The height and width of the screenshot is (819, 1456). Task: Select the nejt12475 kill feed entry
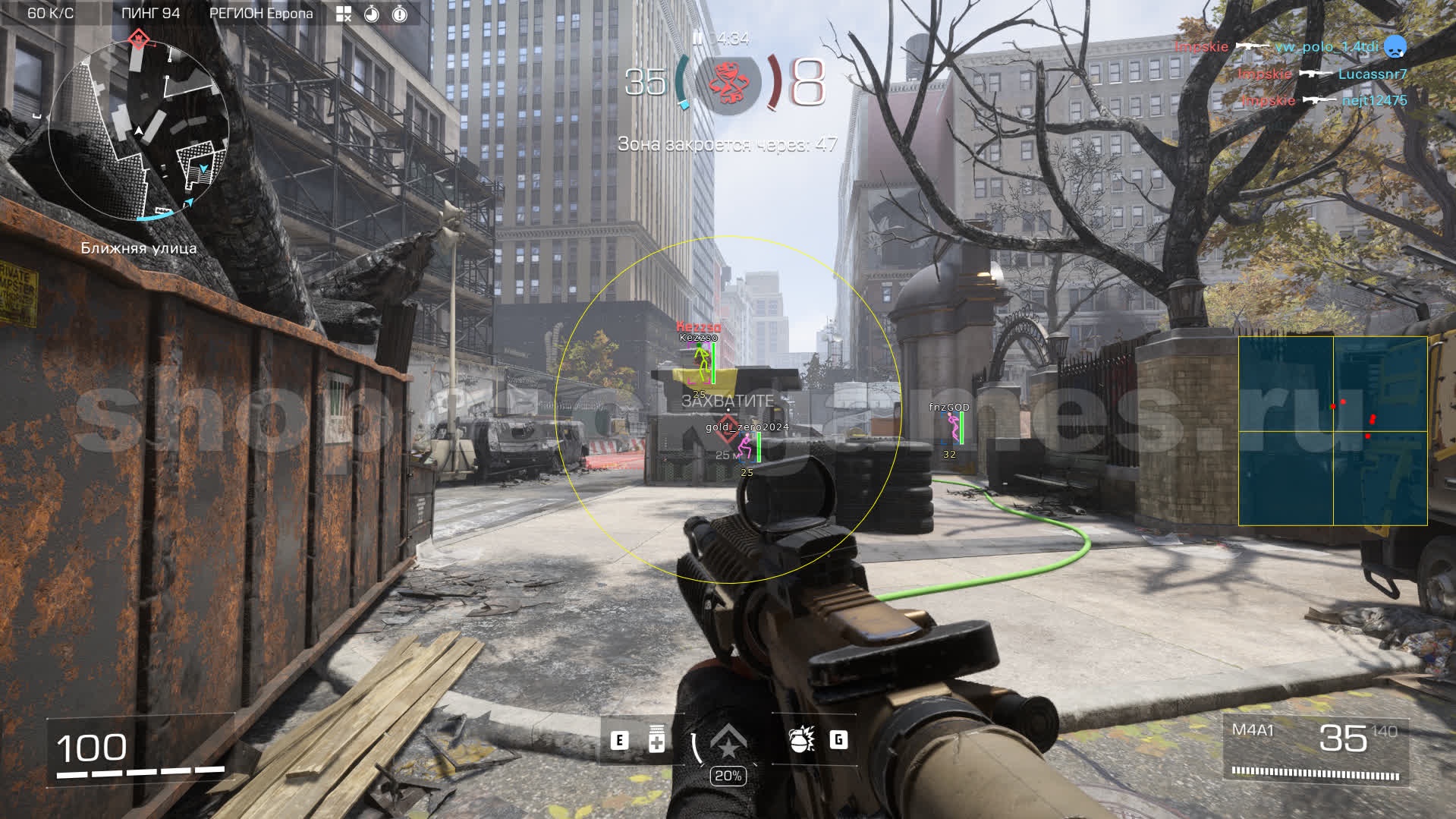pyautogui.click(x=1323, y=100)
